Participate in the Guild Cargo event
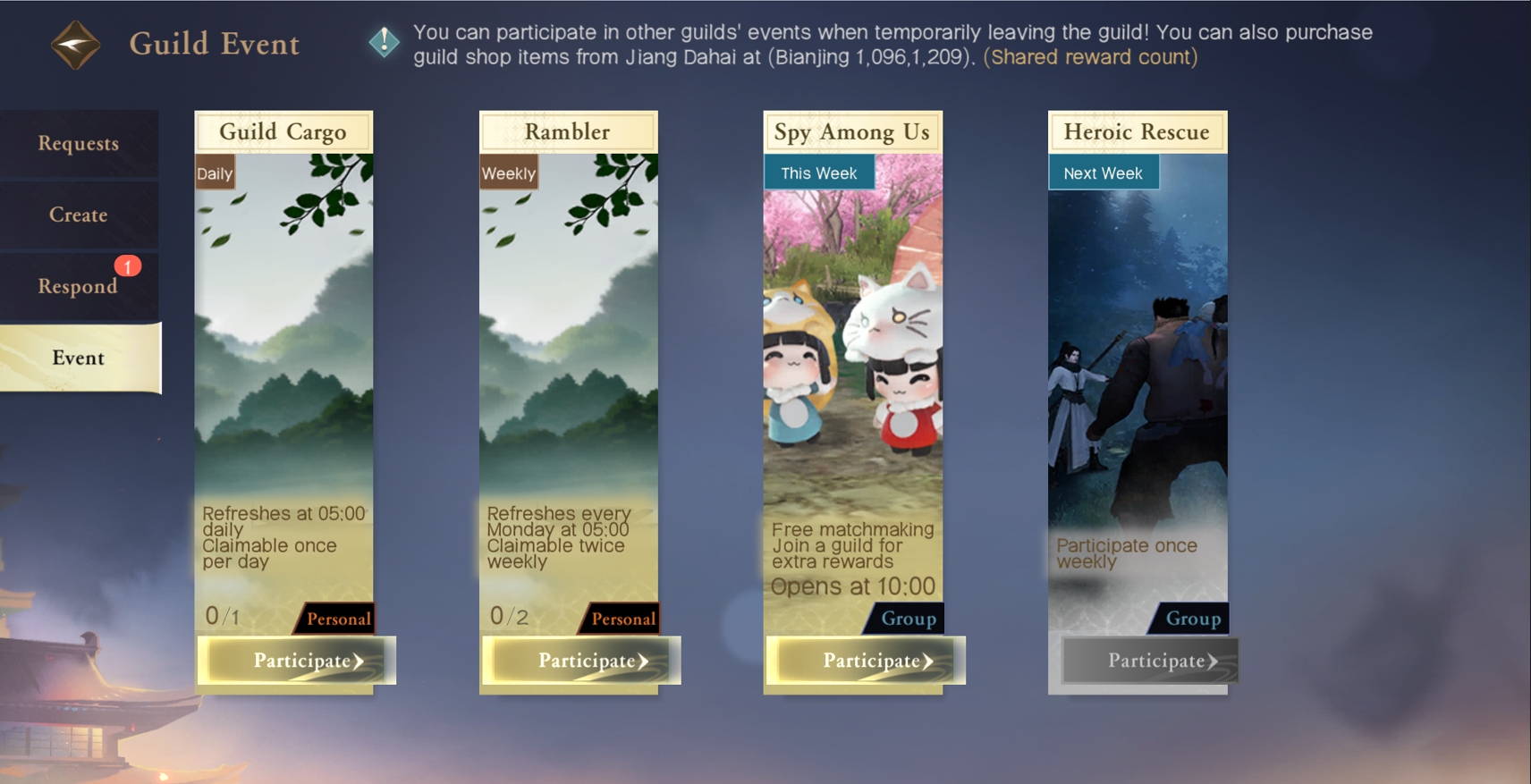Image resolution: width=1531 pixels, height=784 pixels. 296,661
